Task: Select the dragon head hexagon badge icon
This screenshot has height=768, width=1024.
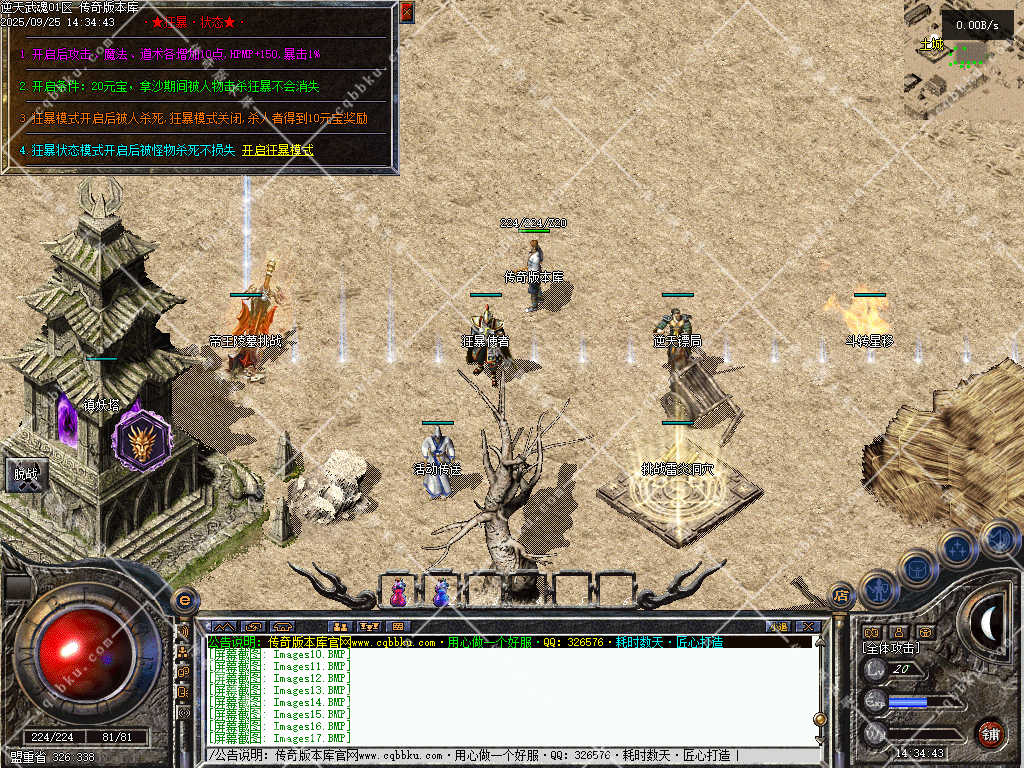Action: (140, 441)
